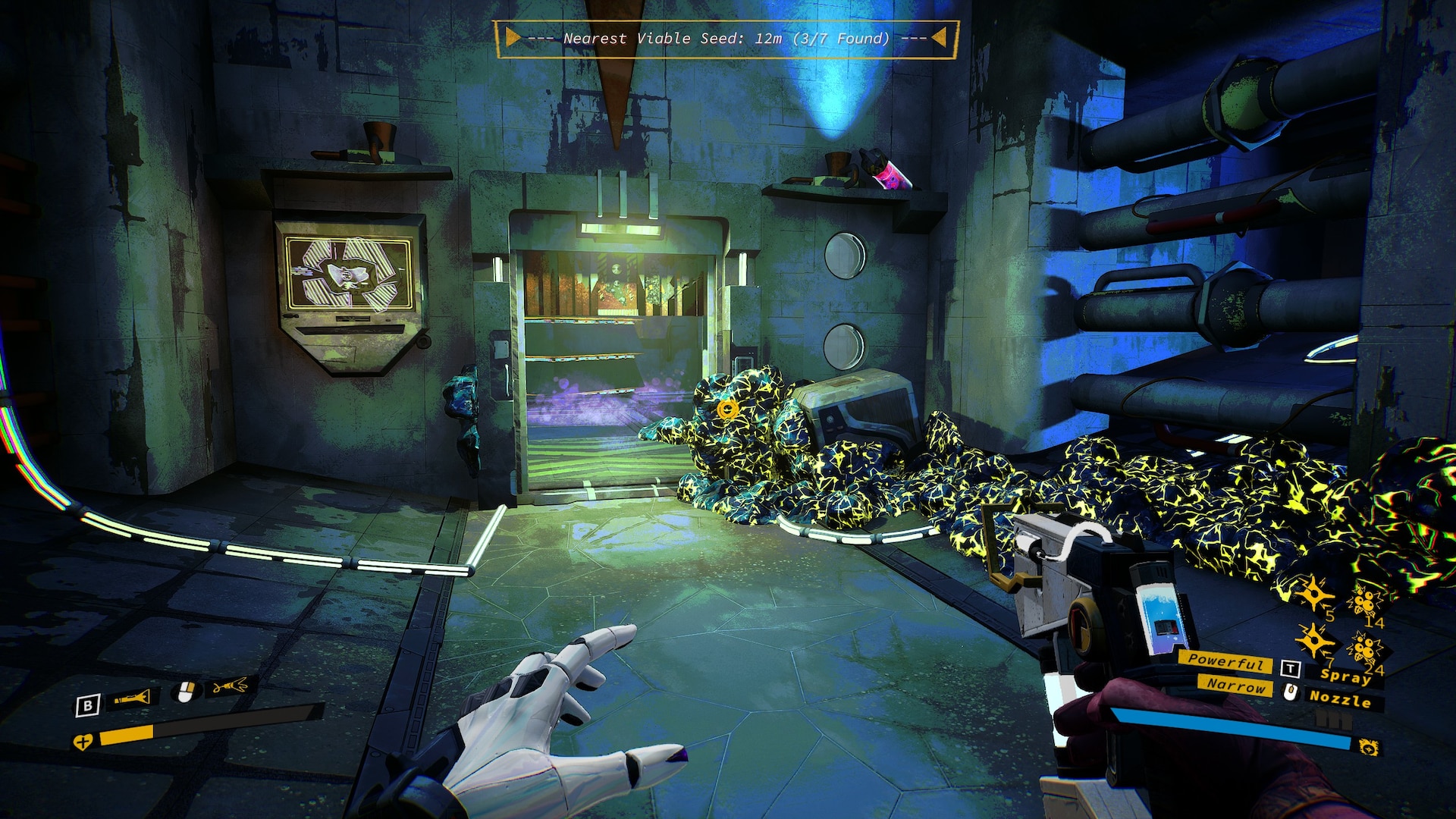The height and width of the screenshot is (819, 1456).
Task: Select the Nozzle mode label
Action: tap(1339, 699)
